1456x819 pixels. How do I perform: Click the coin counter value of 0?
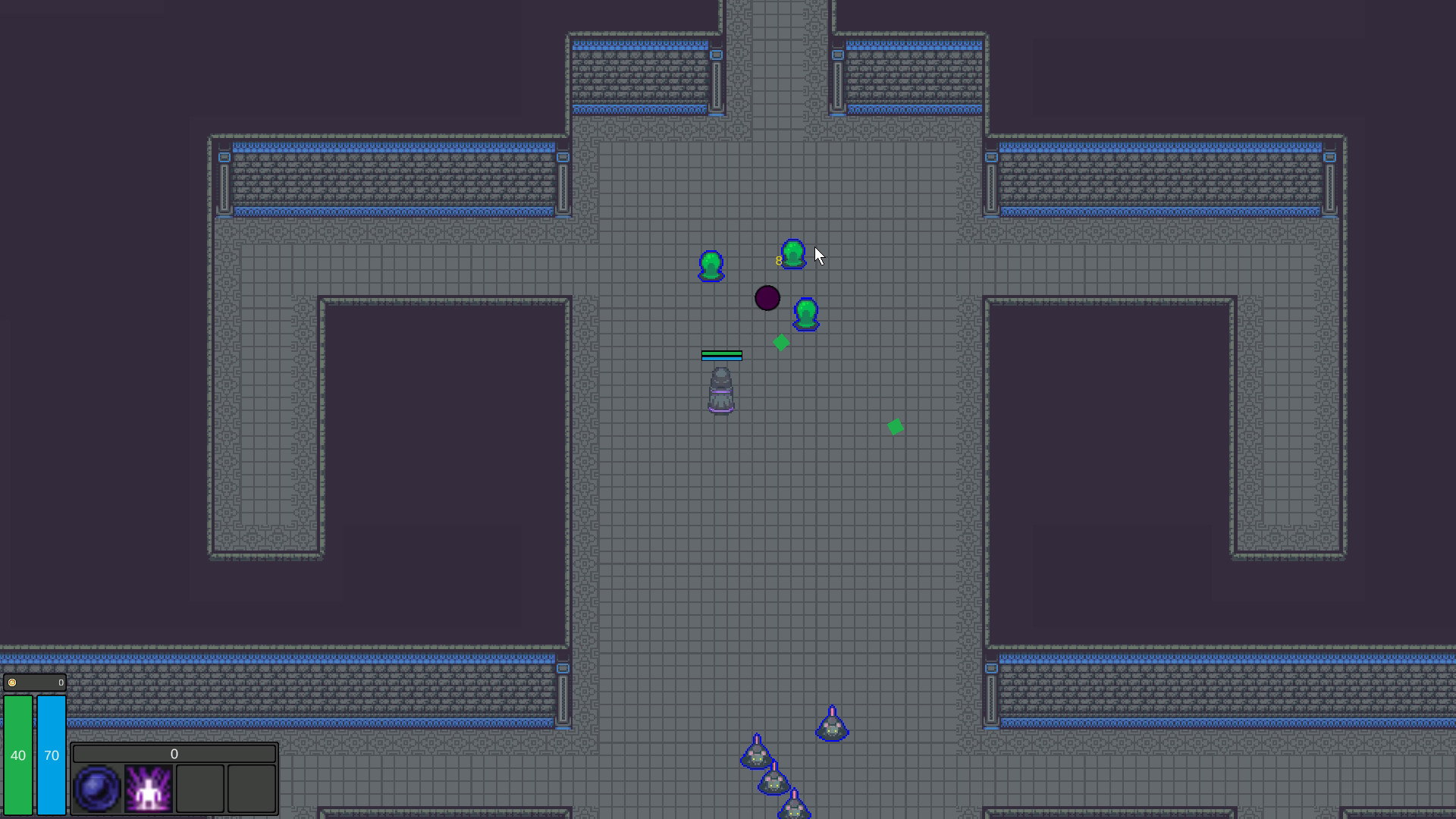coord(59,682)
